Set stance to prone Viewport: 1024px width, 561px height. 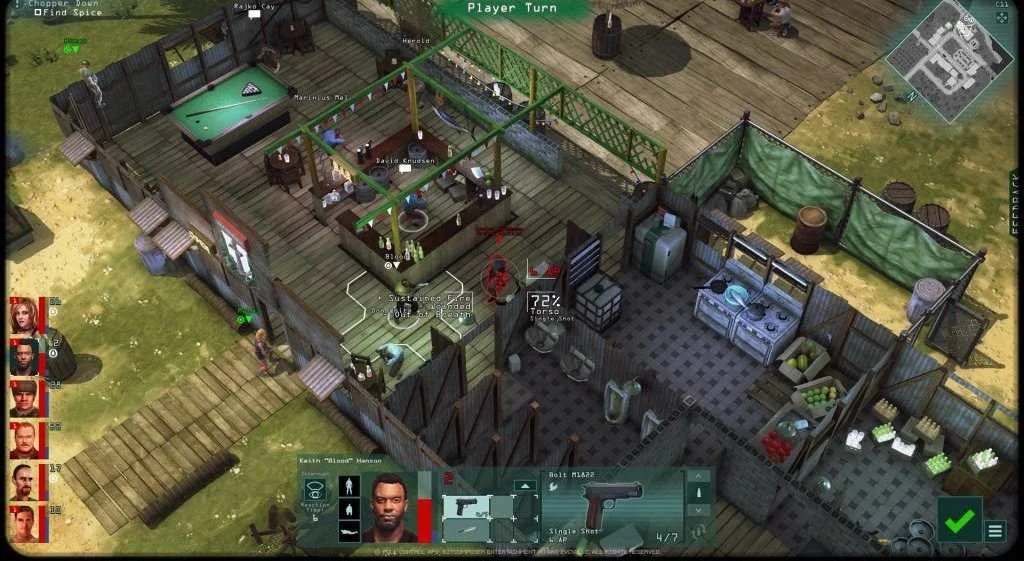click(x=351, y=531)
